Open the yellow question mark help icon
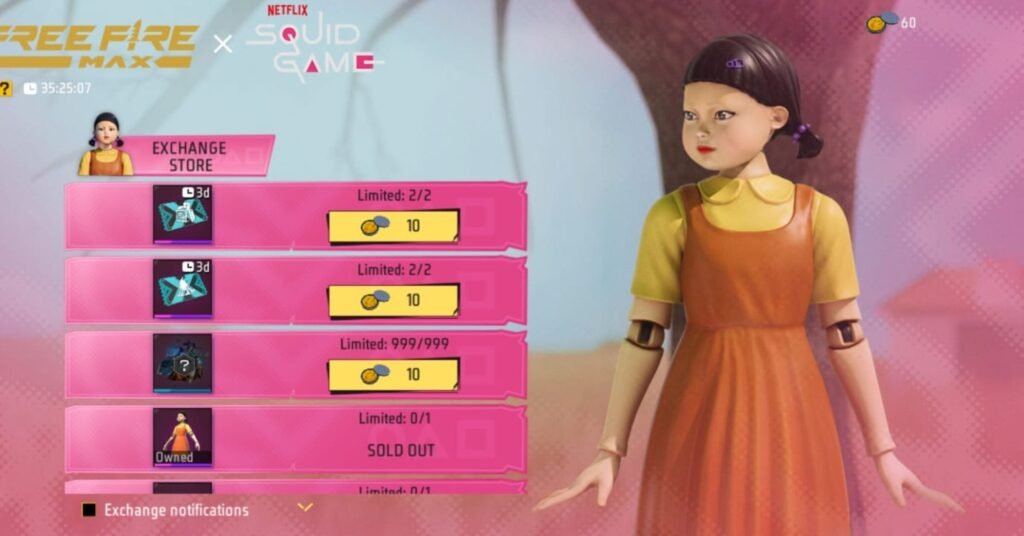Image resolution: width=1024 pixels, height=536 pixels. [5, 89]
